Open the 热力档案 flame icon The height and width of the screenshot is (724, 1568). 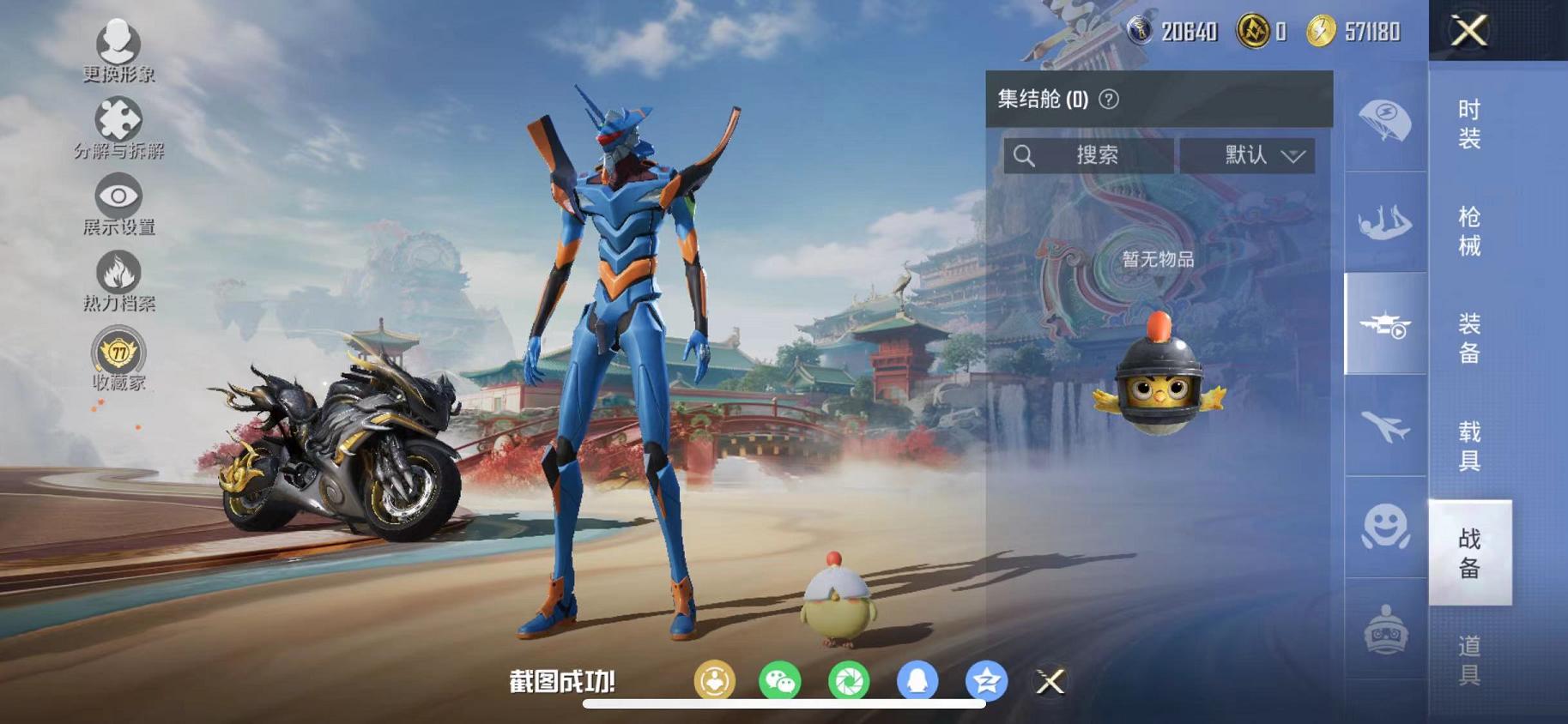(x=119, y=273)
